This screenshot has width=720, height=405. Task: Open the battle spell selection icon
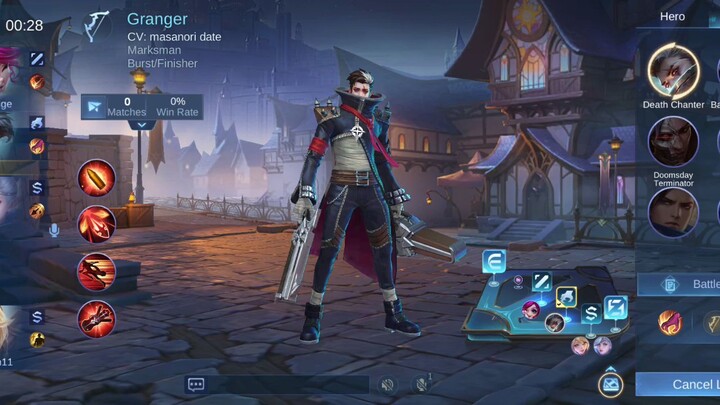[669, 322]
